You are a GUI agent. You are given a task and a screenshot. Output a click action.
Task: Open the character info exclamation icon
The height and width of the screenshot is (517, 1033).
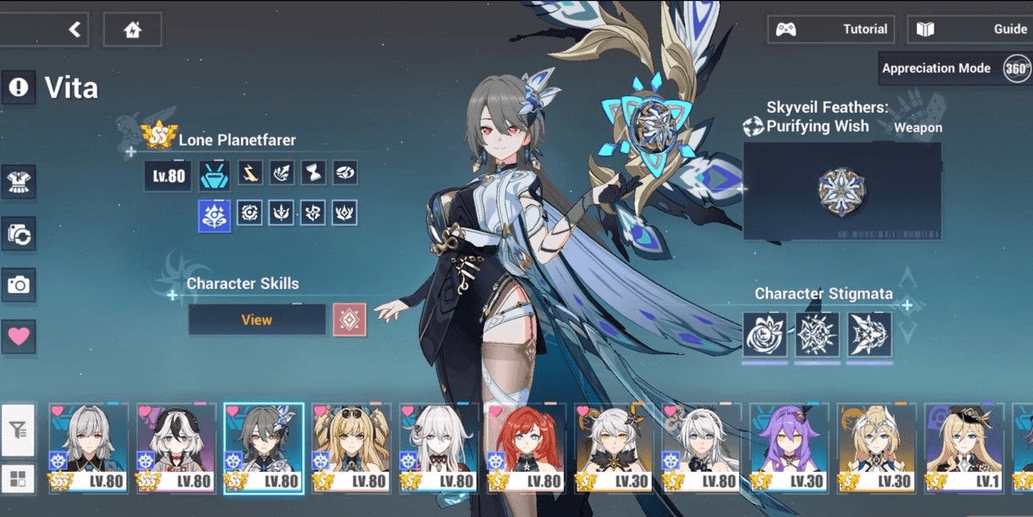[x=19, y=88]
